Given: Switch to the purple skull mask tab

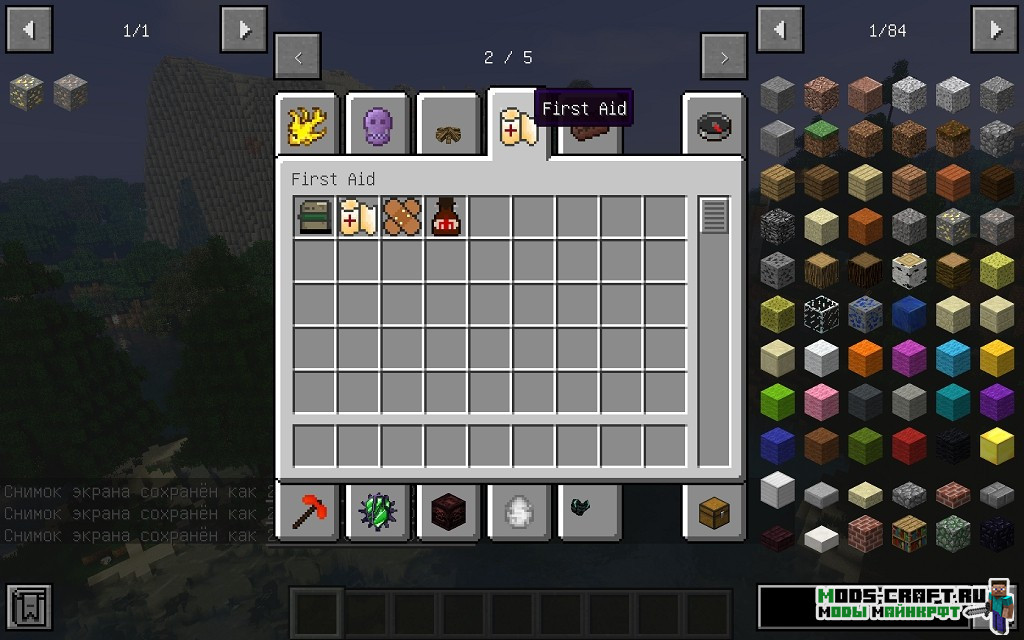Looking at the screenshot, I should pyautogui.click(x=377, y=126).
